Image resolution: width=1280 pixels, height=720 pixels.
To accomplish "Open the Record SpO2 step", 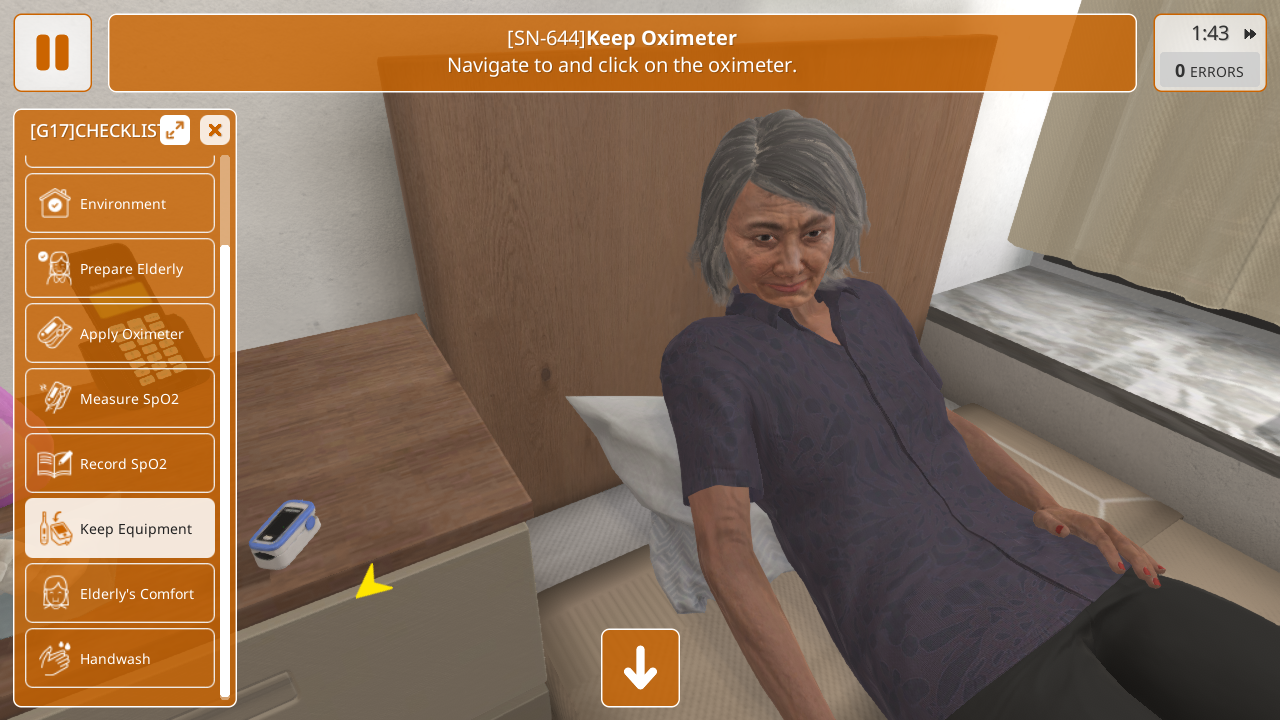I will 120,463.
